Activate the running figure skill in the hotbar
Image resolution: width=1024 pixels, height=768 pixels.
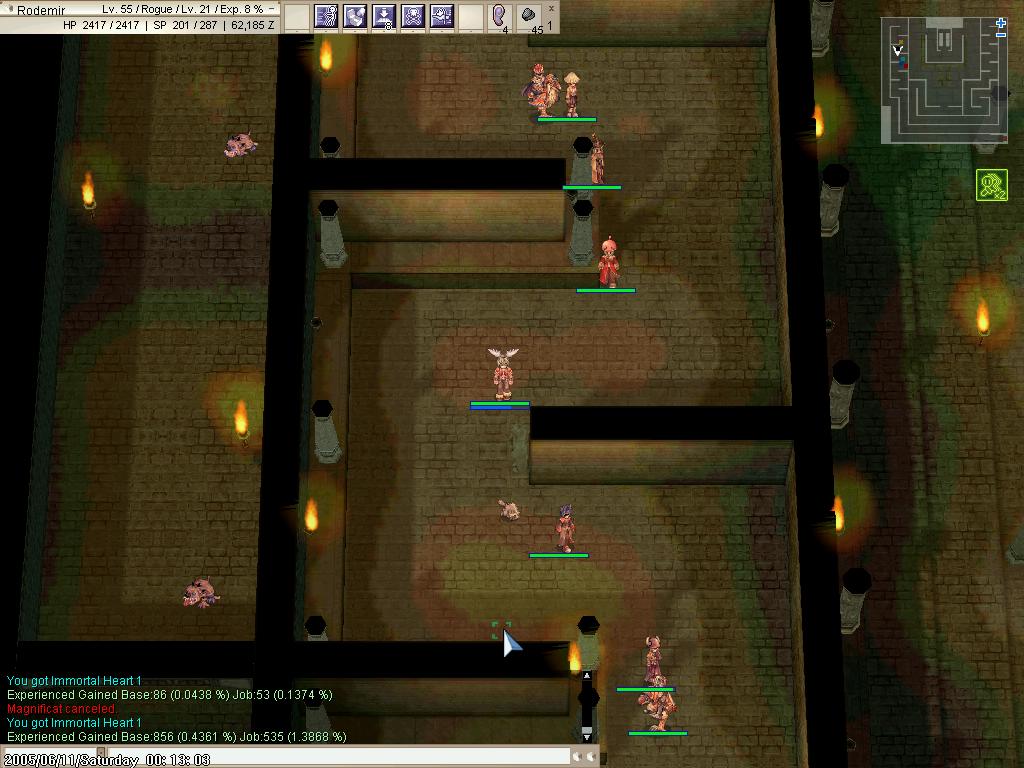(x=326, y=16)
